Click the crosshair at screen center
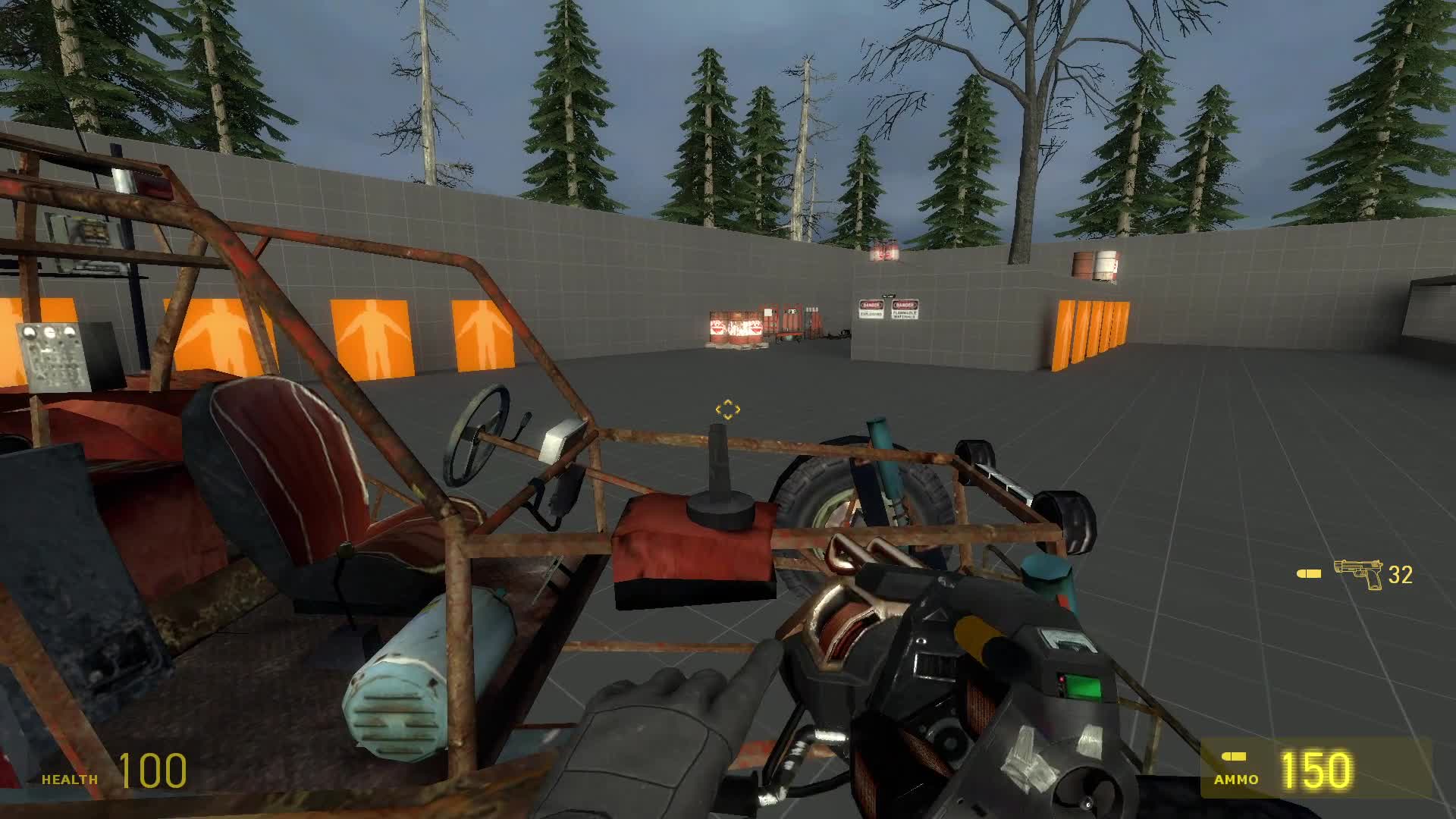Image resolution: width=1456 pixels, height=819 pixels. 728,409
